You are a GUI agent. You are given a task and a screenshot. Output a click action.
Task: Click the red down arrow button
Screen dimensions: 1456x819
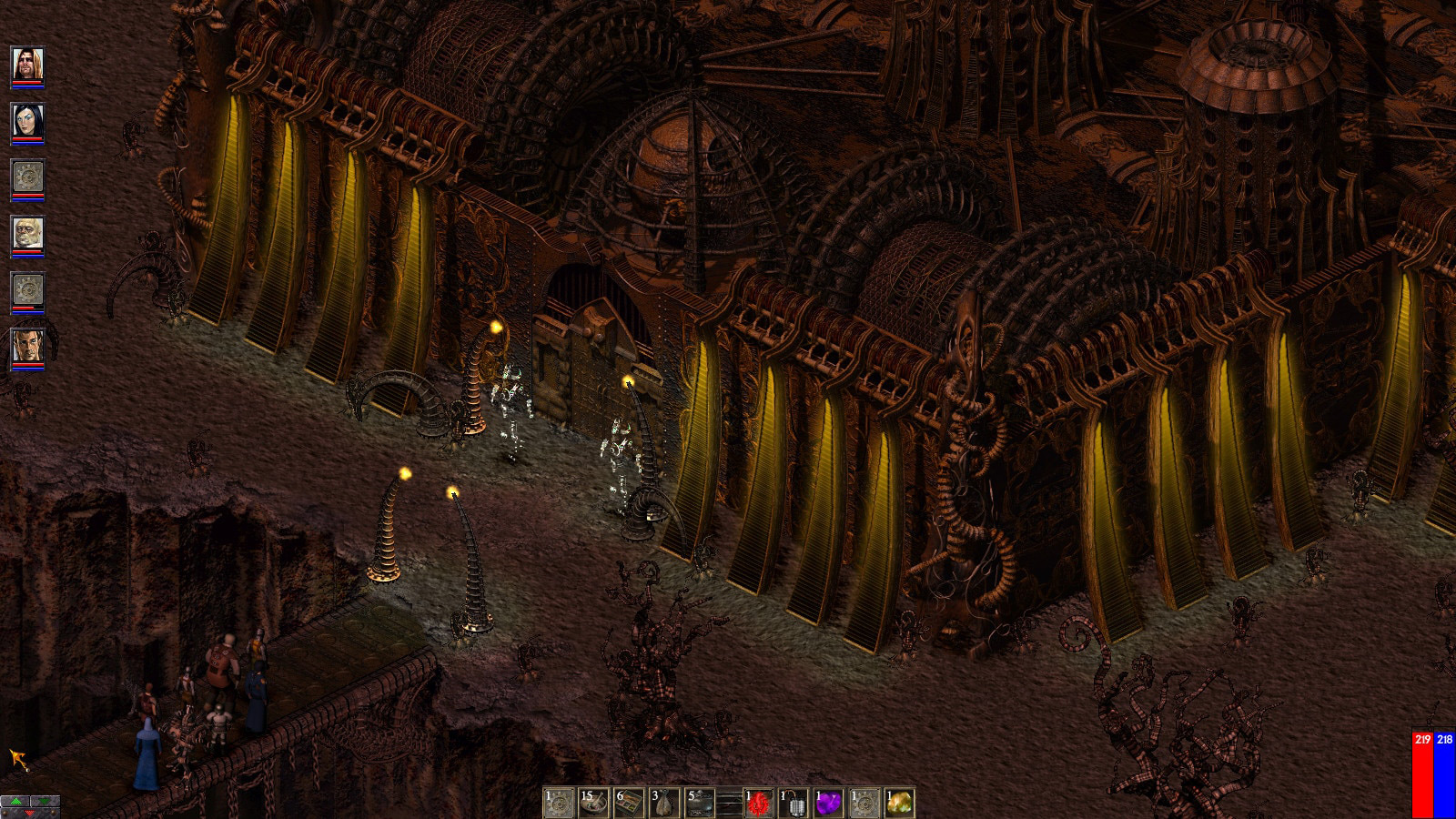[30, 813]
